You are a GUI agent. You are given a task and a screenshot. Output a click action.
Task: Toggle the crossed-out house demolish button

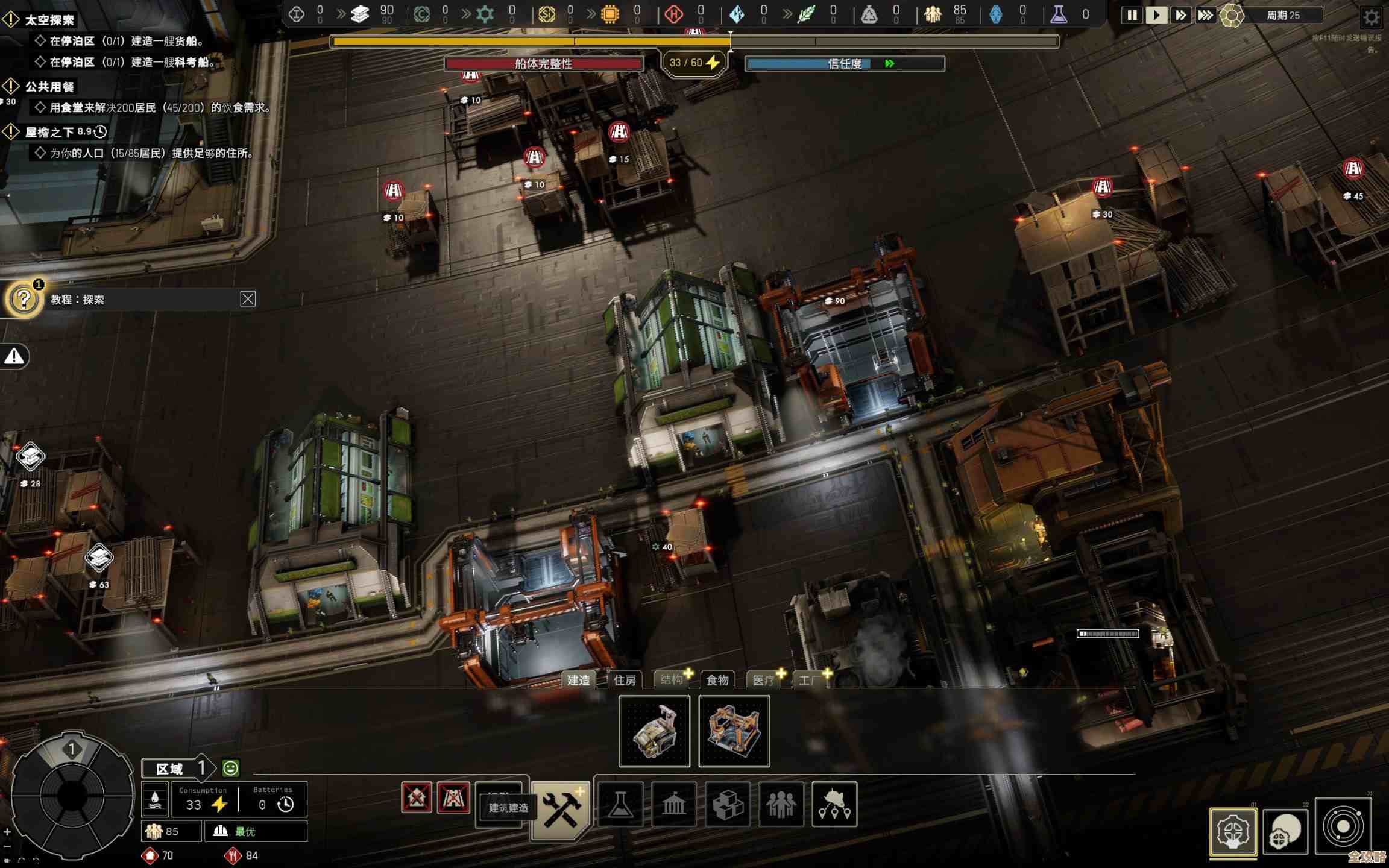point(417,798)
